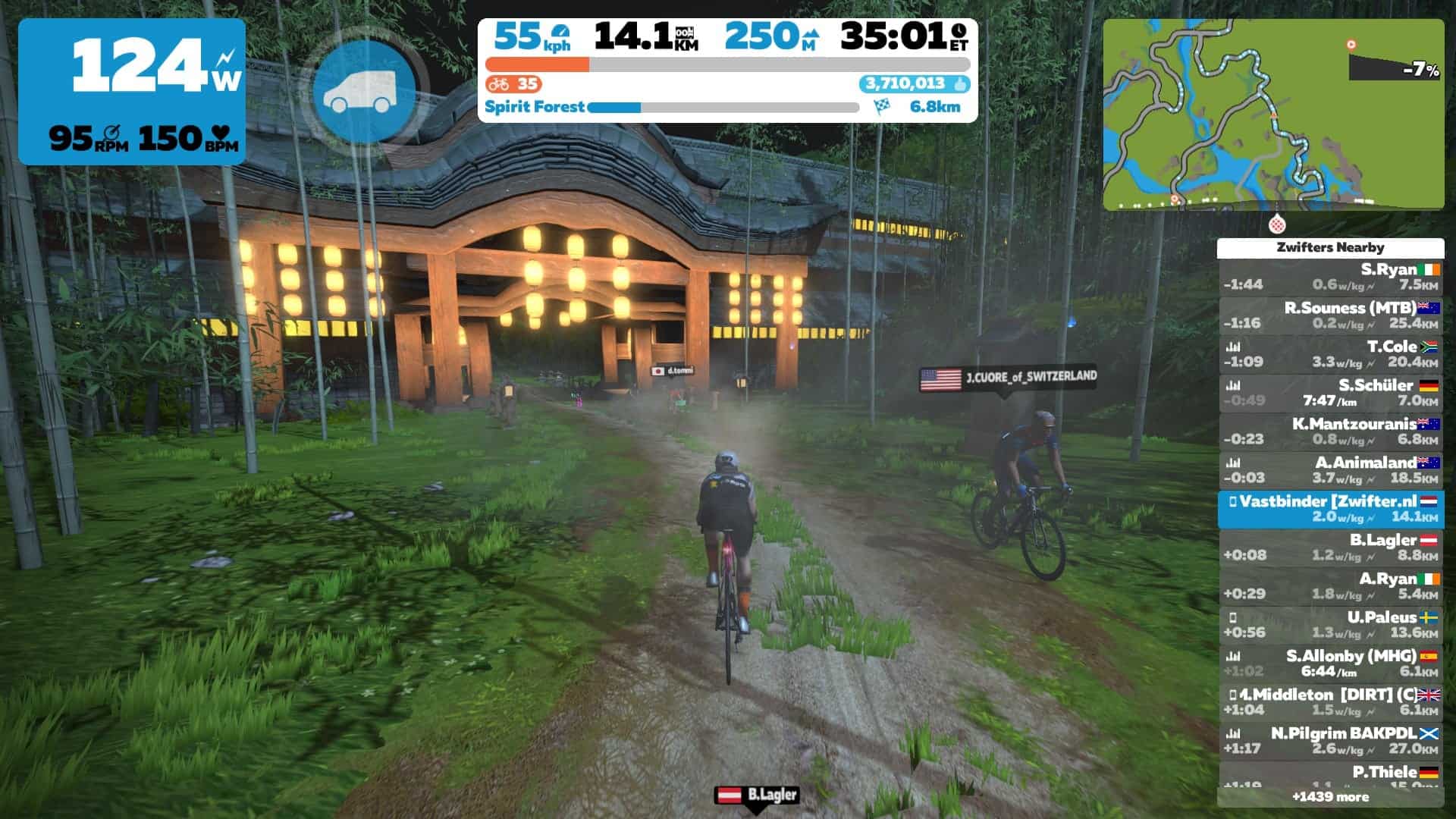Choose A.Ryan from the rider list
Image resolution: width=1456 pixels, height=819 pixels.
pyautogui.click(x=1330, y=586)
